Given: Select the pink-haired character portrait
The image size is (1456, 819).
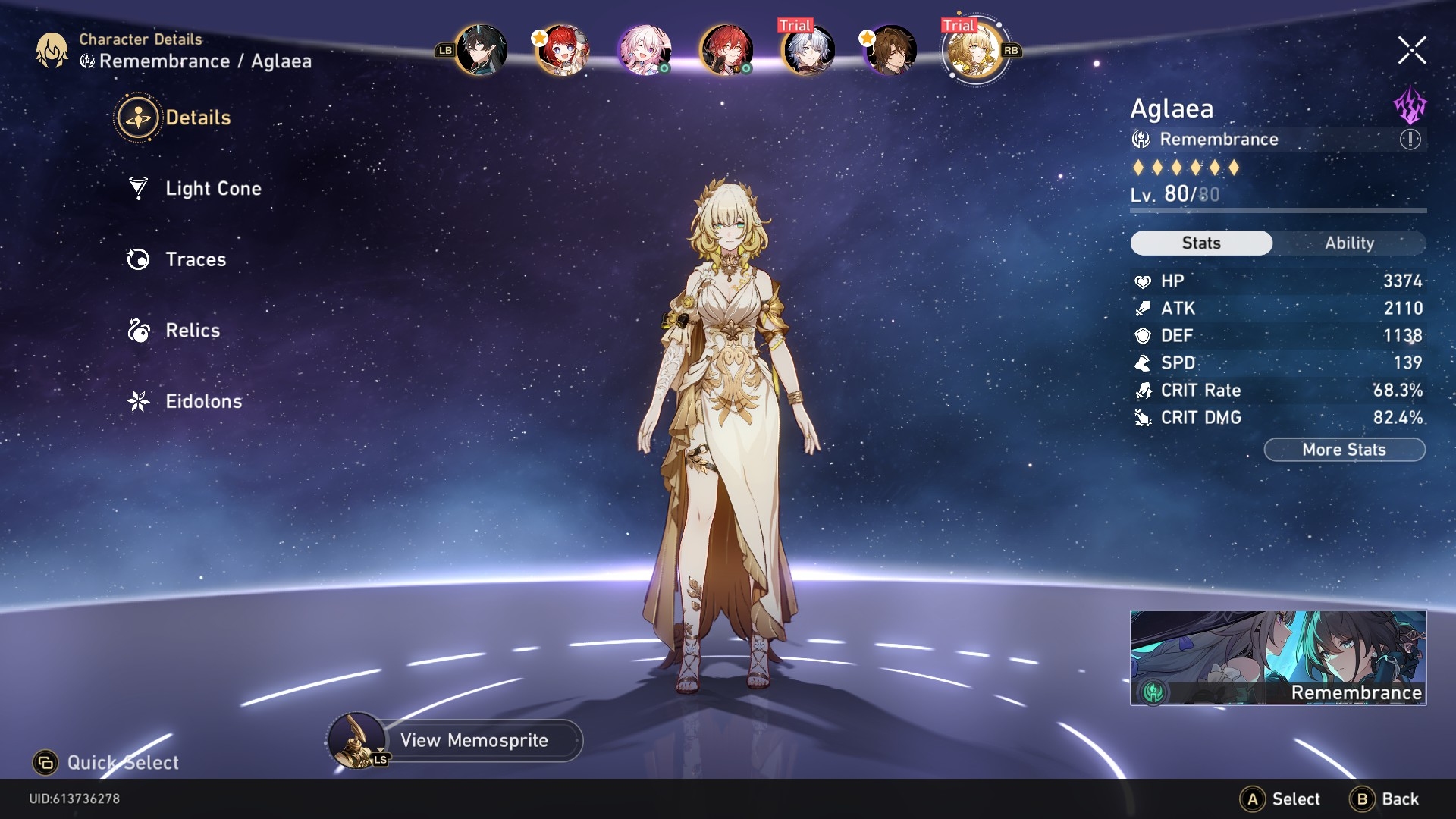Looking at the screenshot, I should click(x=644, y=50).
